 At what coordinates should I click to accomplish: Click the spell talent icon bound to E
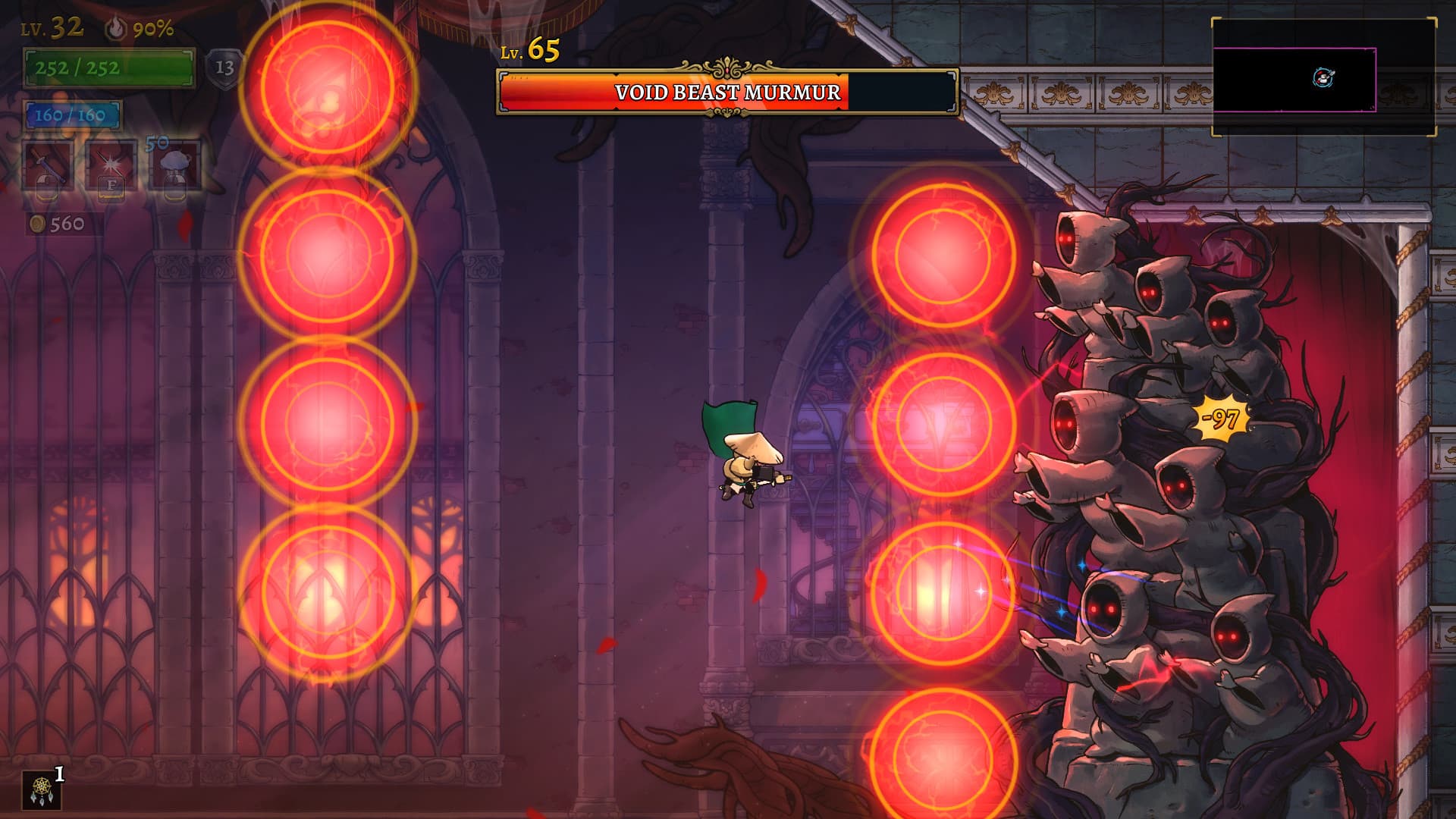coord(111,165)
